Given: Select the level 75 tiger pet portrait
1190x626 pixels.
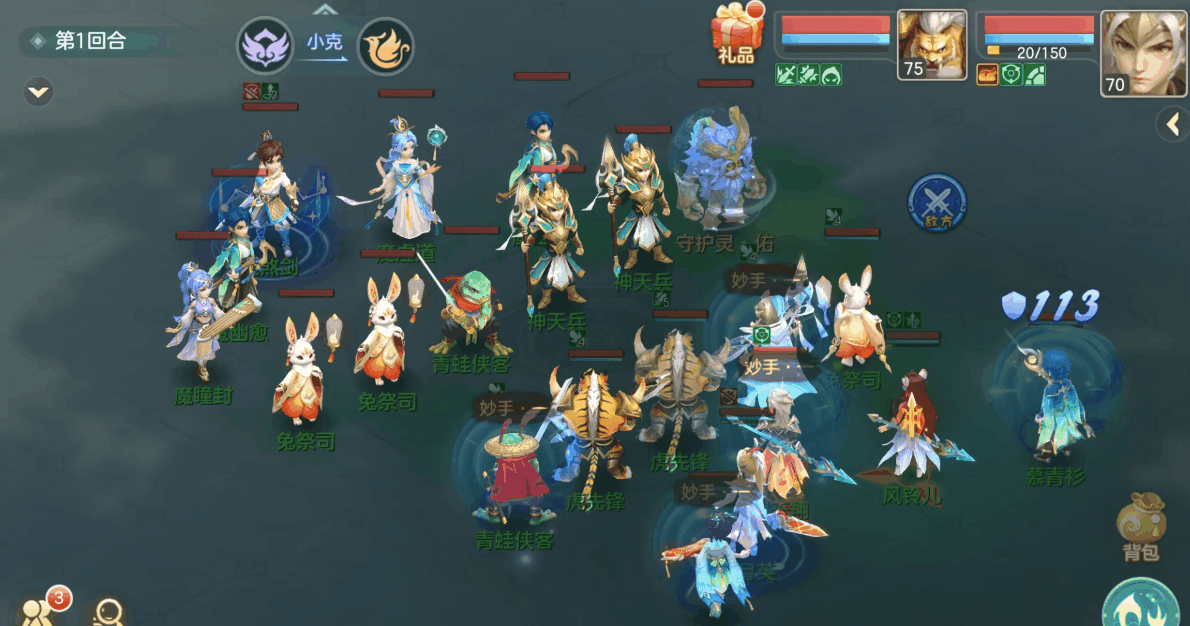Looking at the screenshot, I should click(x=931, y=45).
